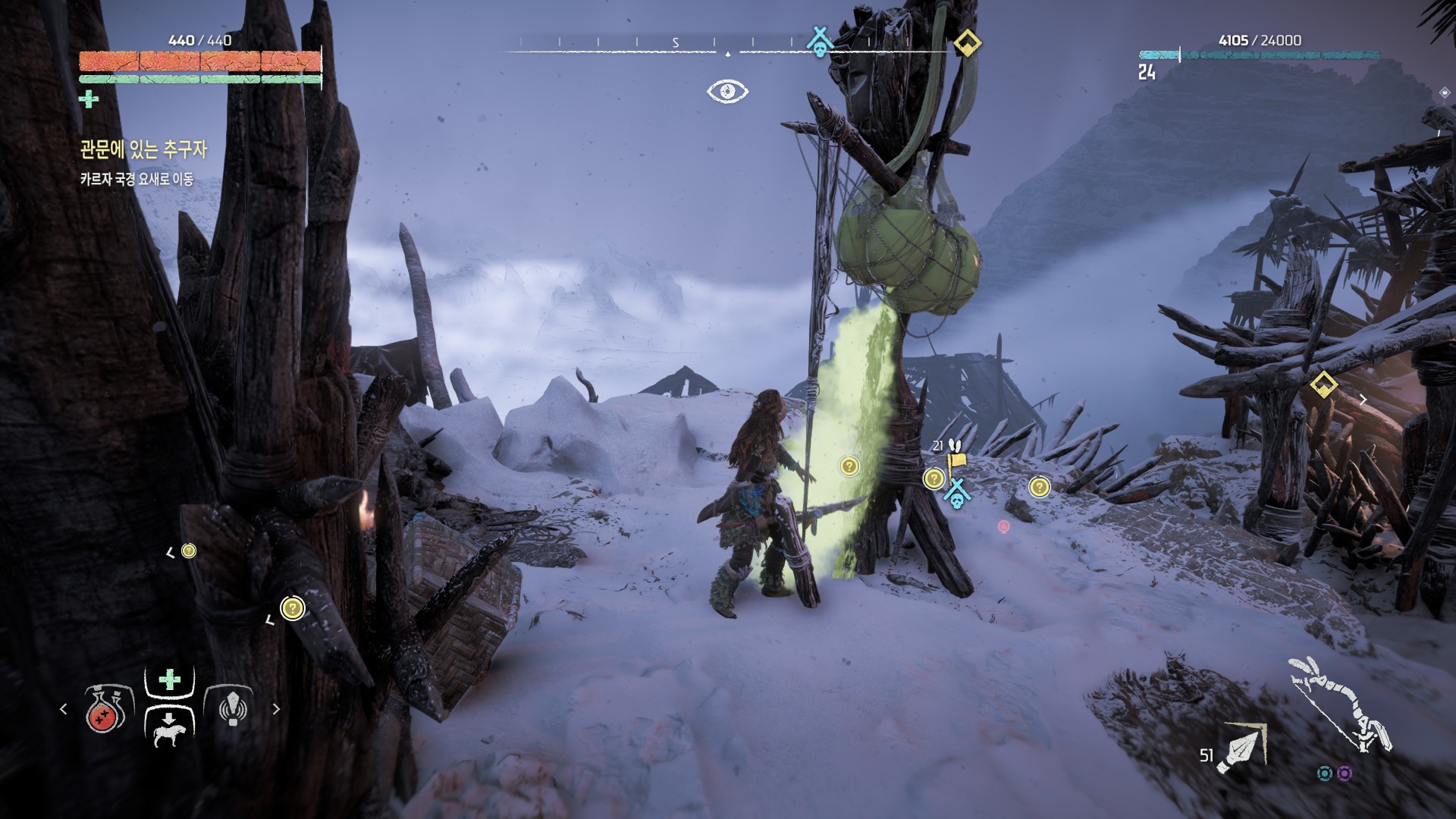Cycle tools with the right arrow
Screen dimensions: 1456x819
pos(276,709)
